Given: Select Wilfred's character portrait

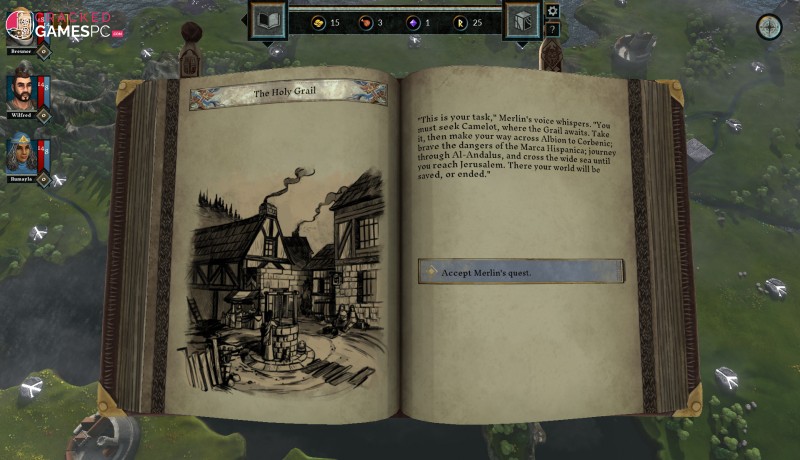Looking at the screenshot, I should pyautogui.click(x=22, y=92).
